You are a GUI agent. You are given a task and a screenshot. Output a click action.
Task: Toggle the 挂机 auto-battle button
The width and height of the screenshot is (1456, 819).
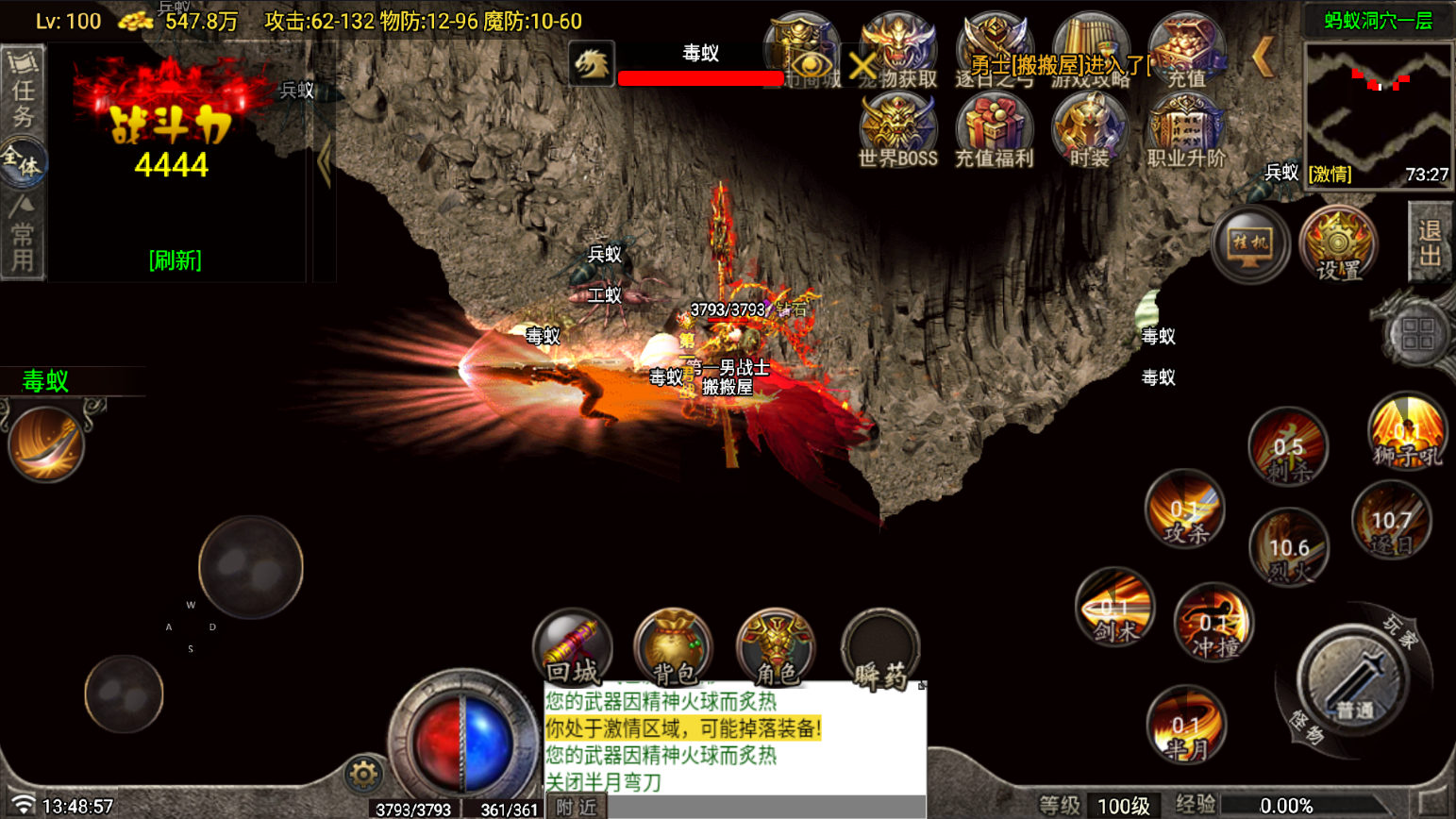[1249, 244]
